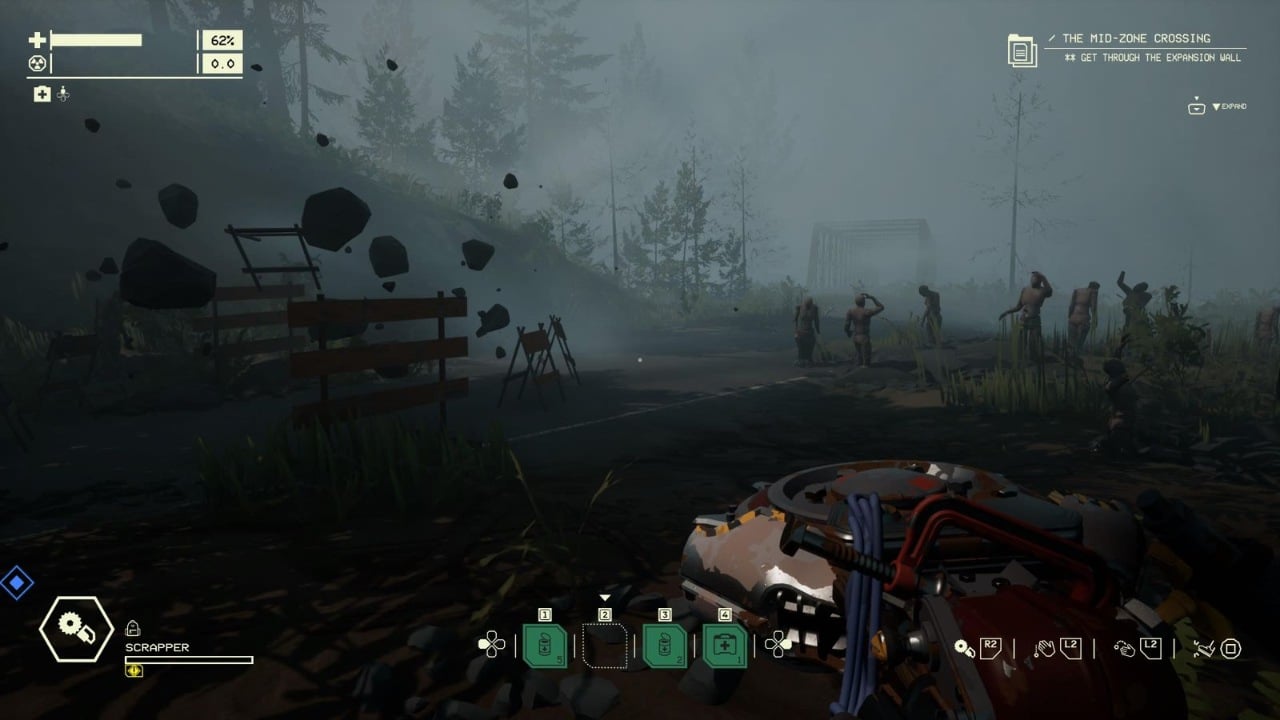This screenshot has height=720, width=1280.
Task: Select the blue diamond waypoint marker
Action: click(16, 582)
